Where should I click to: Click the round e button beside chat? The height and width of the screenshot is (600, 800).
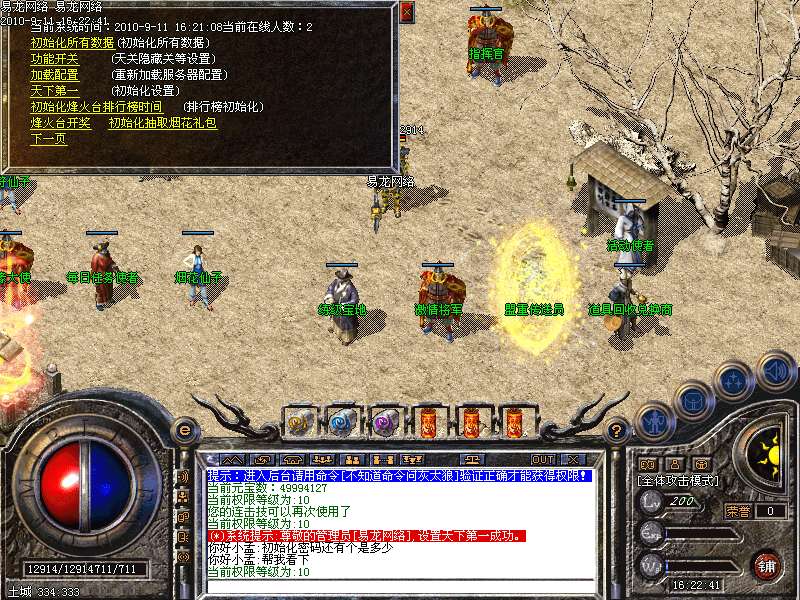pyautogui.click(x=184, y=430)
